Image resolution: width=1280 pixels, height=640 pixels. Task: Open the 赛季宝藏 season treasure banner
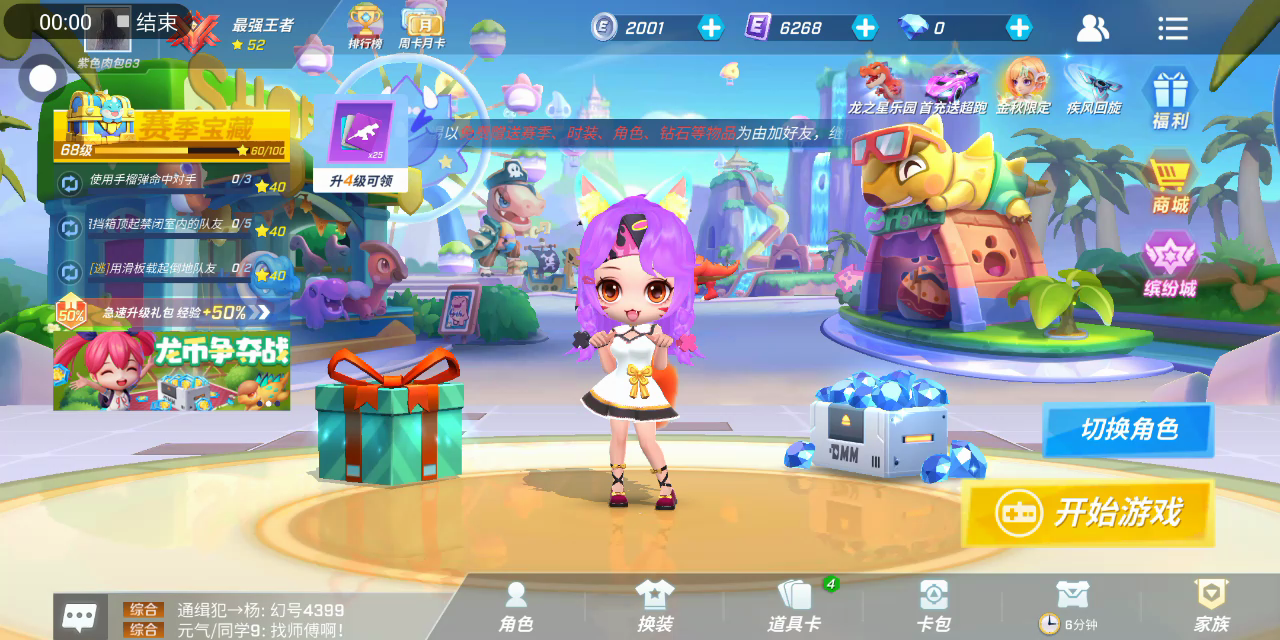click(x=172, y=129)
